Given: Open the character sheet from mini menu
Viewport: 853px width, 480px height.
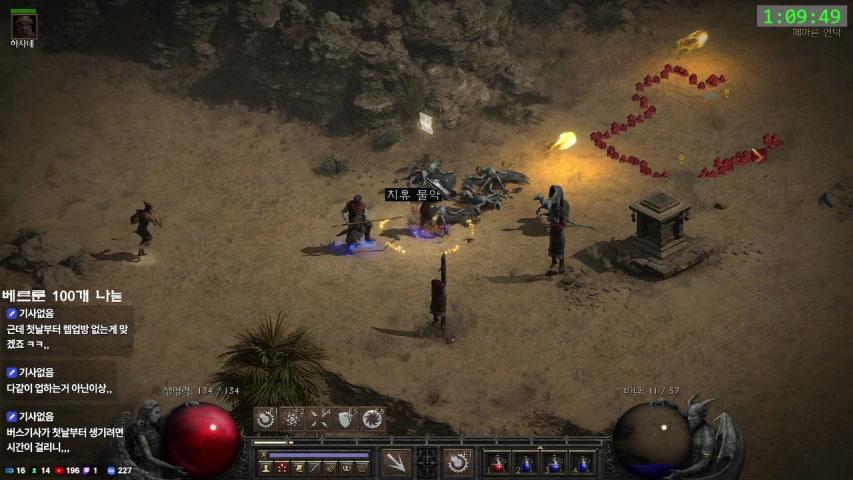Looking at the screenshot, I should tap(265, 467).
